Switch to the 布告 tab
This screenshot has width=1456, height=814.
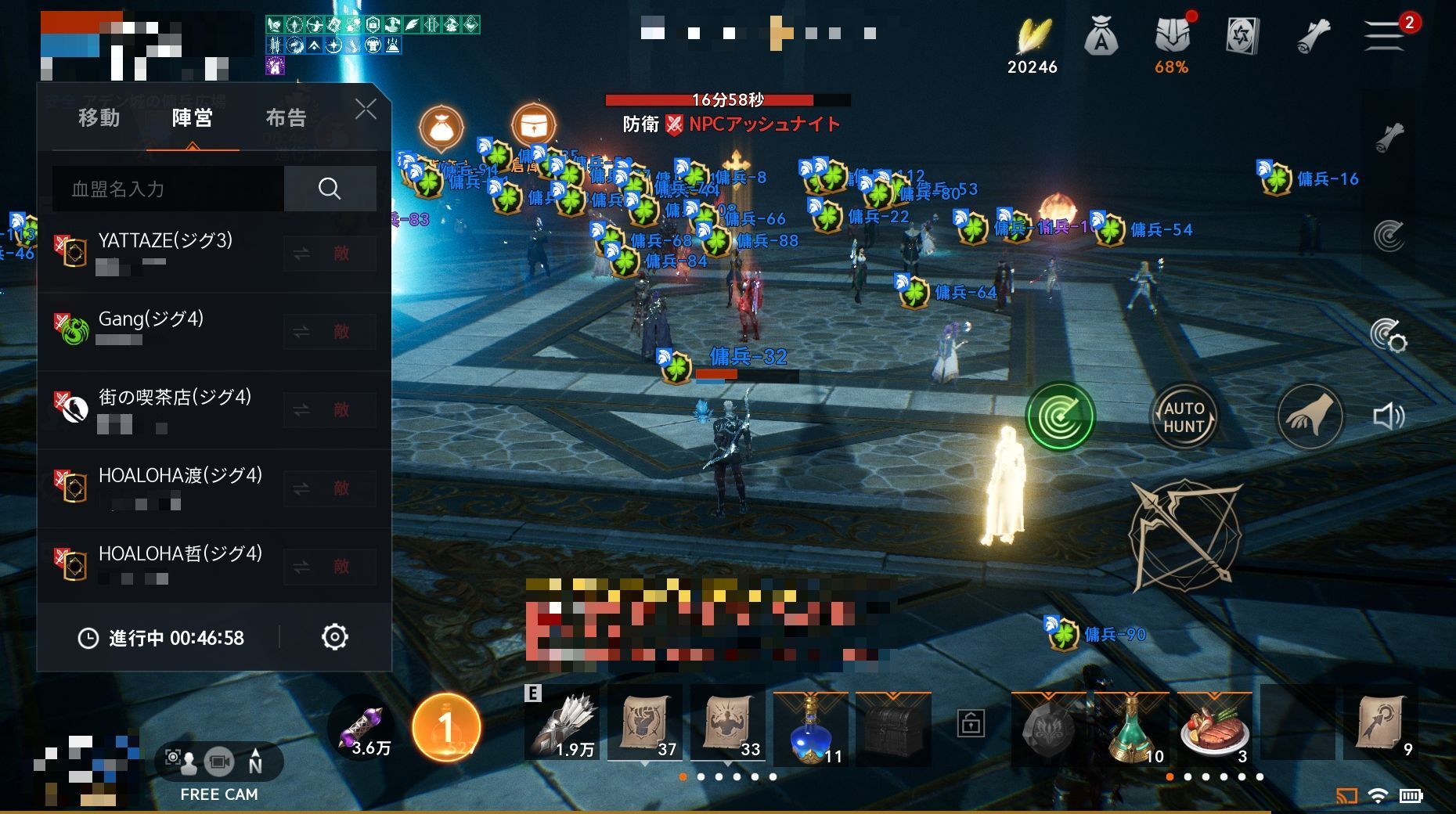[285, 117]
